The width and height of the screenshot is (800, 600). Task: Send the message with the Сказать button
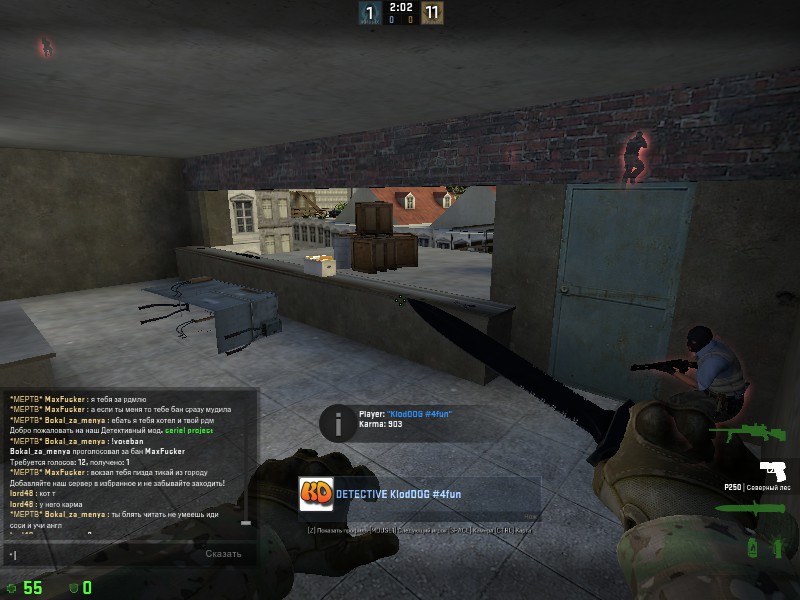[x=223, y=554]
